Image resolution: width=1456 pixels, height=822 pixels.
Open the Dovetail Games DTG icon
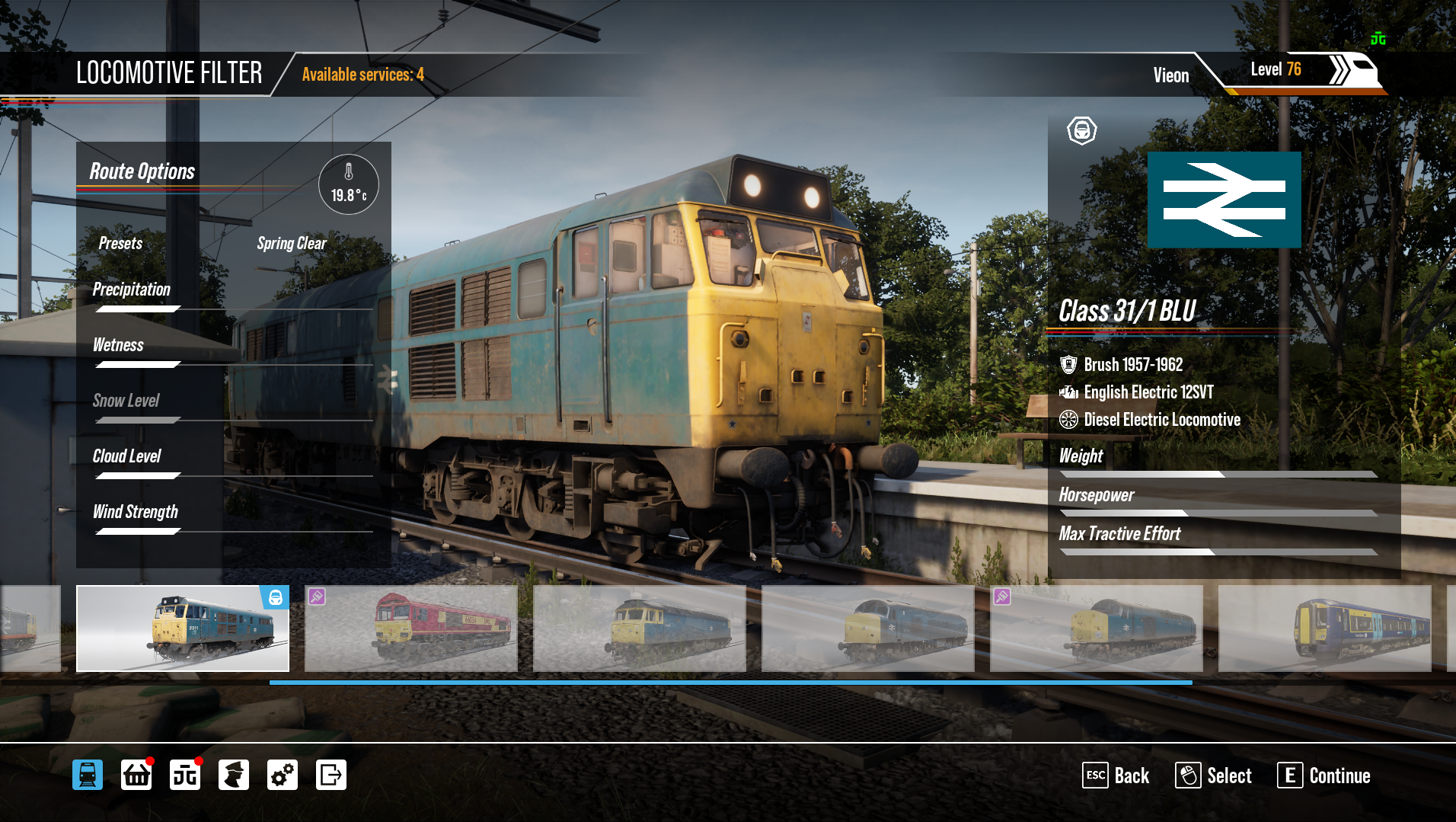[185, 775]
